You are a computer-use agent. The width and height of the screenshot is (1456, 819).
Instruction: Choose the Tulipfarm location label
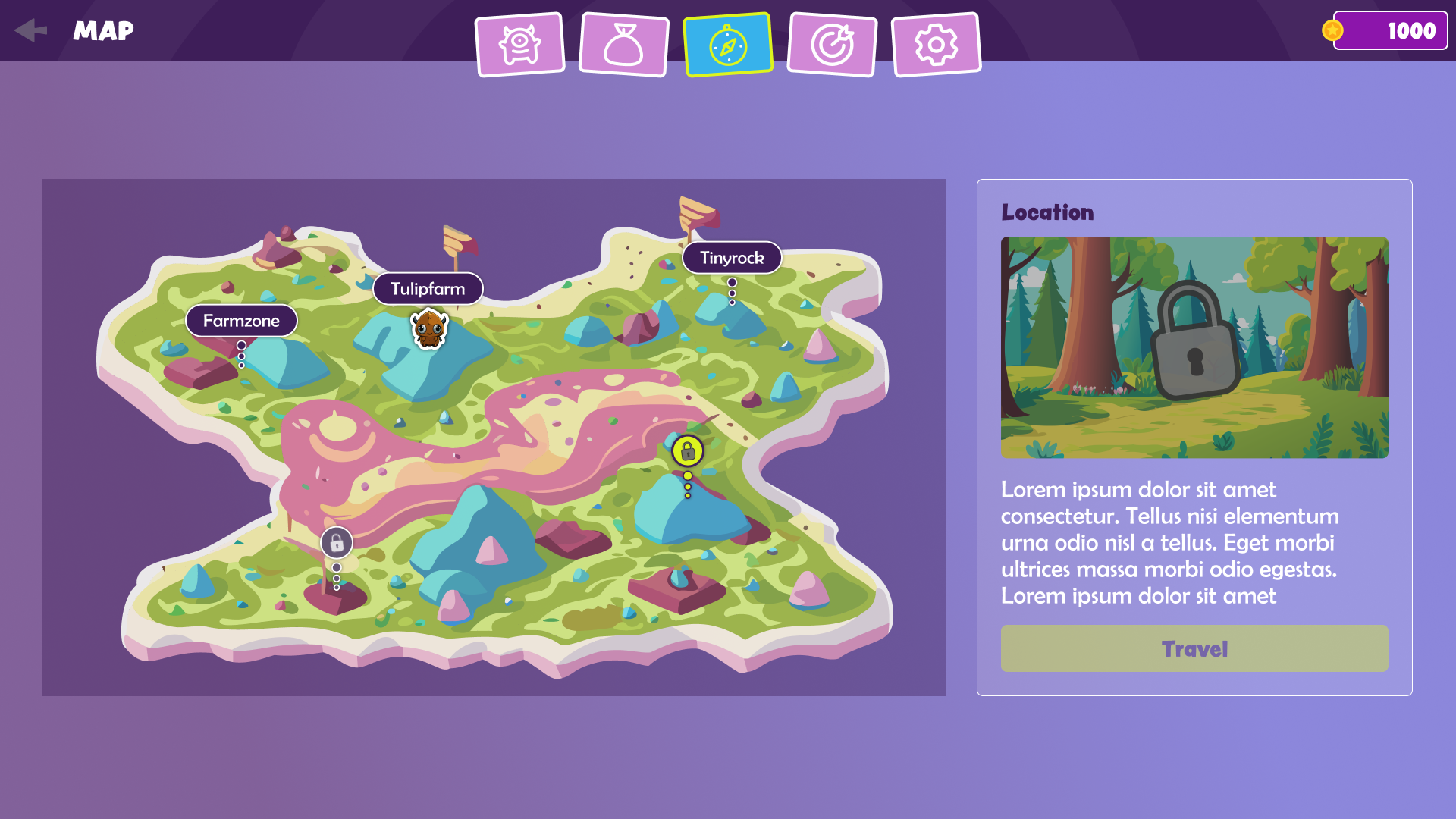click(x=428, y=289)
